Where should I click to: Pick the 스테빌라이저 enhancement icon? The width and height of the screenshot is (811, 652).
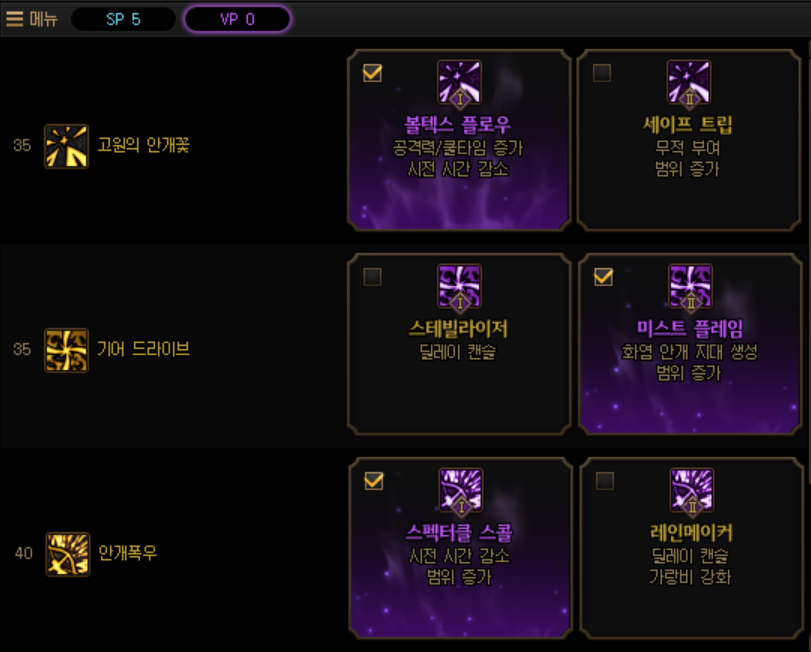point(459,288)
